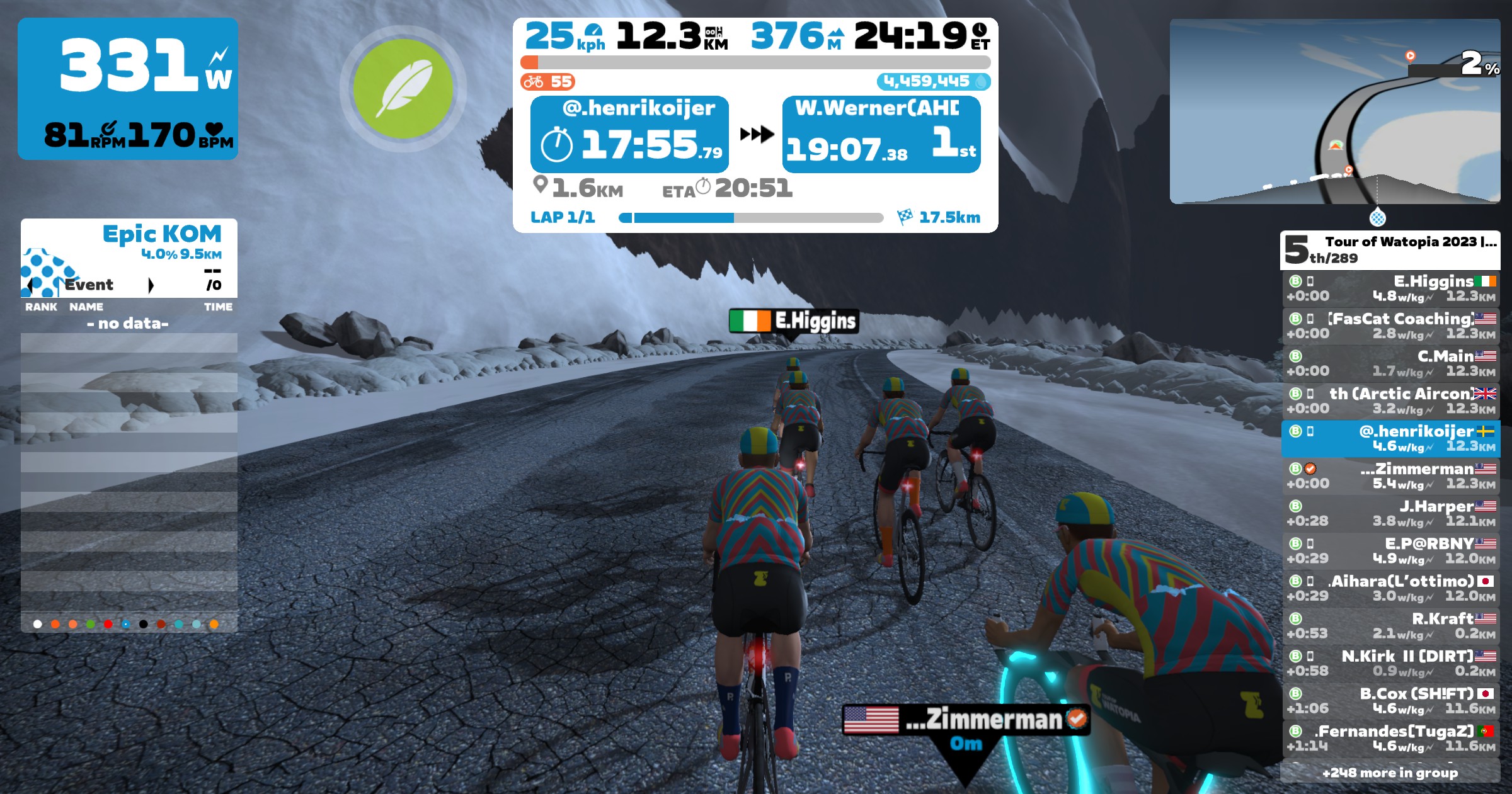
Task: Open the Tour of Watopia event header
Action: tap(1390, 249)
